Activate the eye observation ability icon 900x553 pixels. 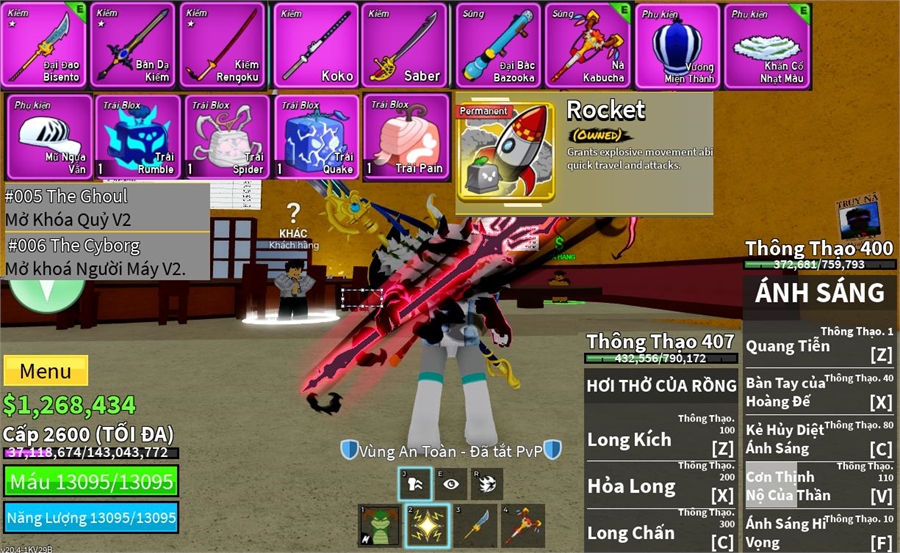click(451, 484)
